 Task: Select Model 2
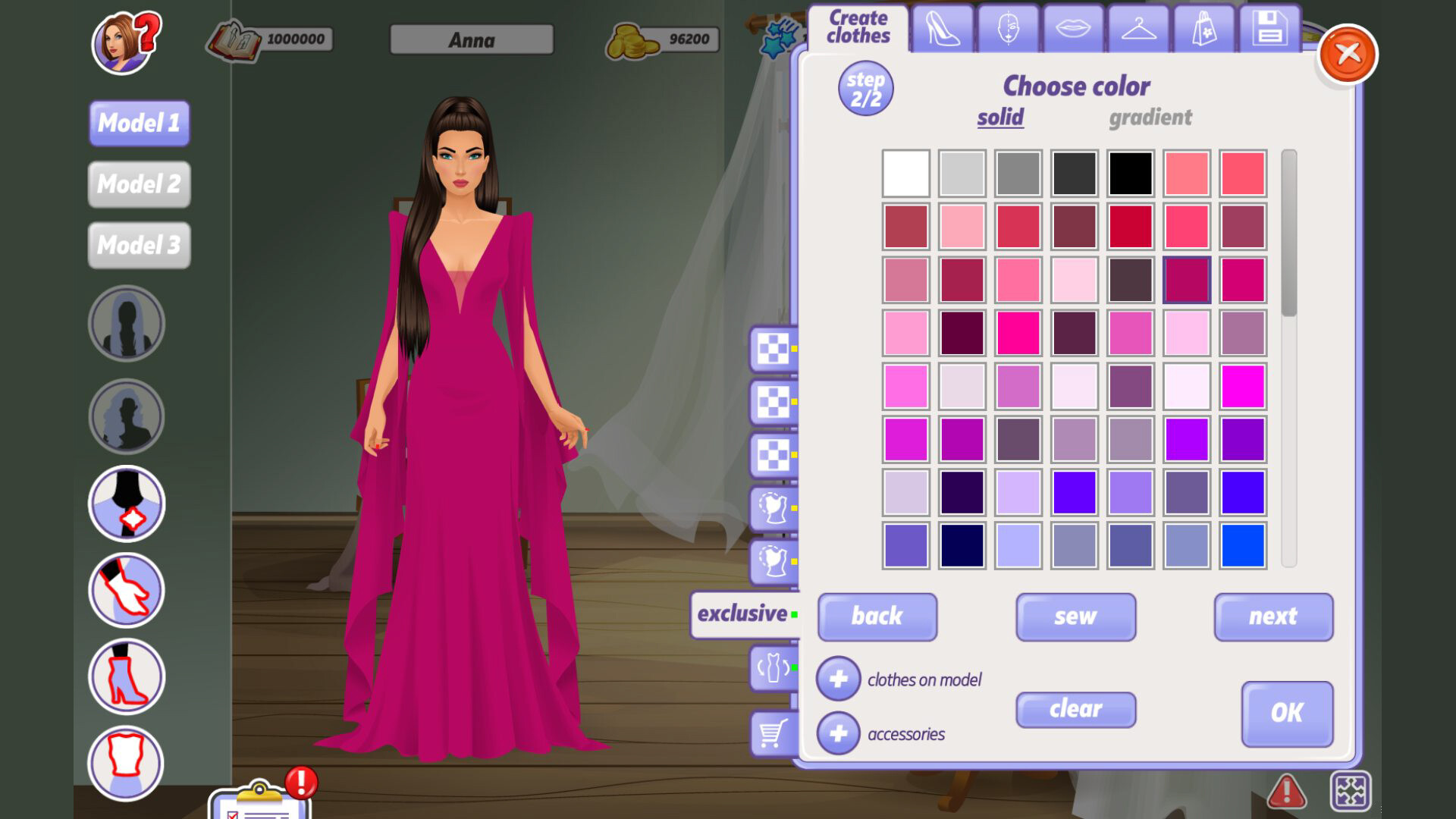click(x=138, y=184)
